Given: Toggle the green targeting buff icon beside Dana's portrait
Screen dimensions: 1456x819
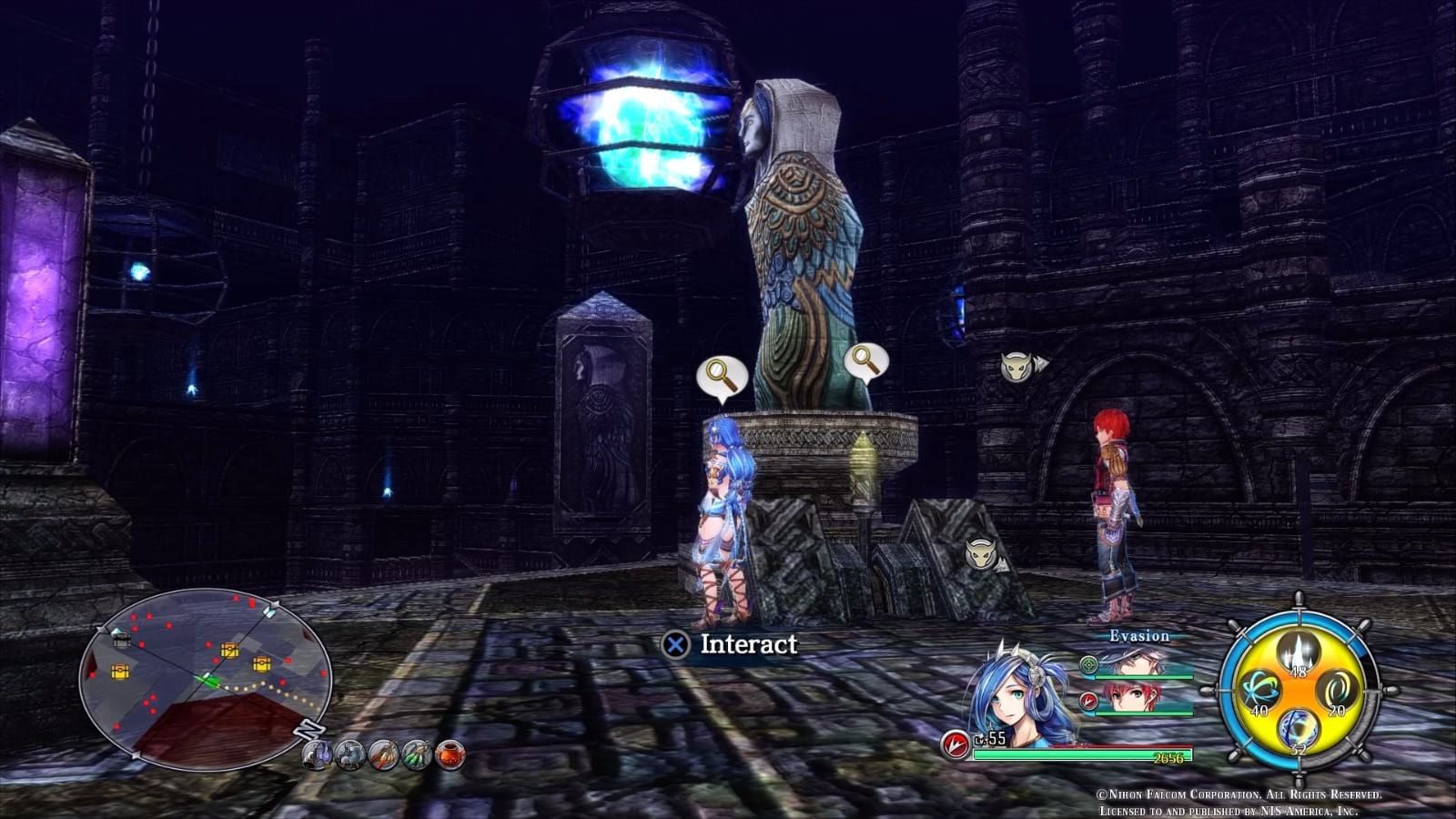Looking at the screenshot, I should (1088, 664).
